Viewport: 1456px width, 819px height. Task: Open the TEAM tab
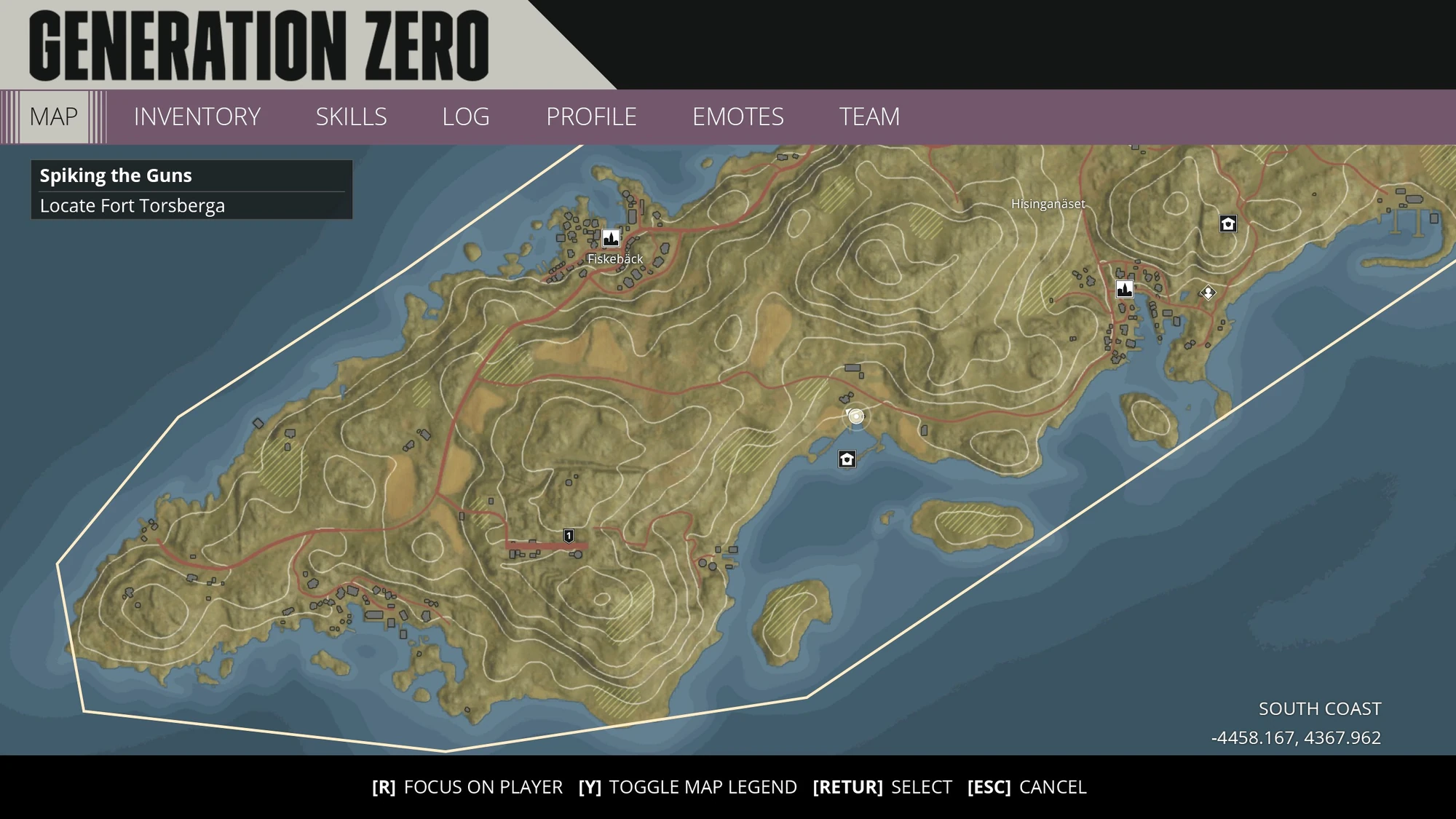(x=871, y=116)
